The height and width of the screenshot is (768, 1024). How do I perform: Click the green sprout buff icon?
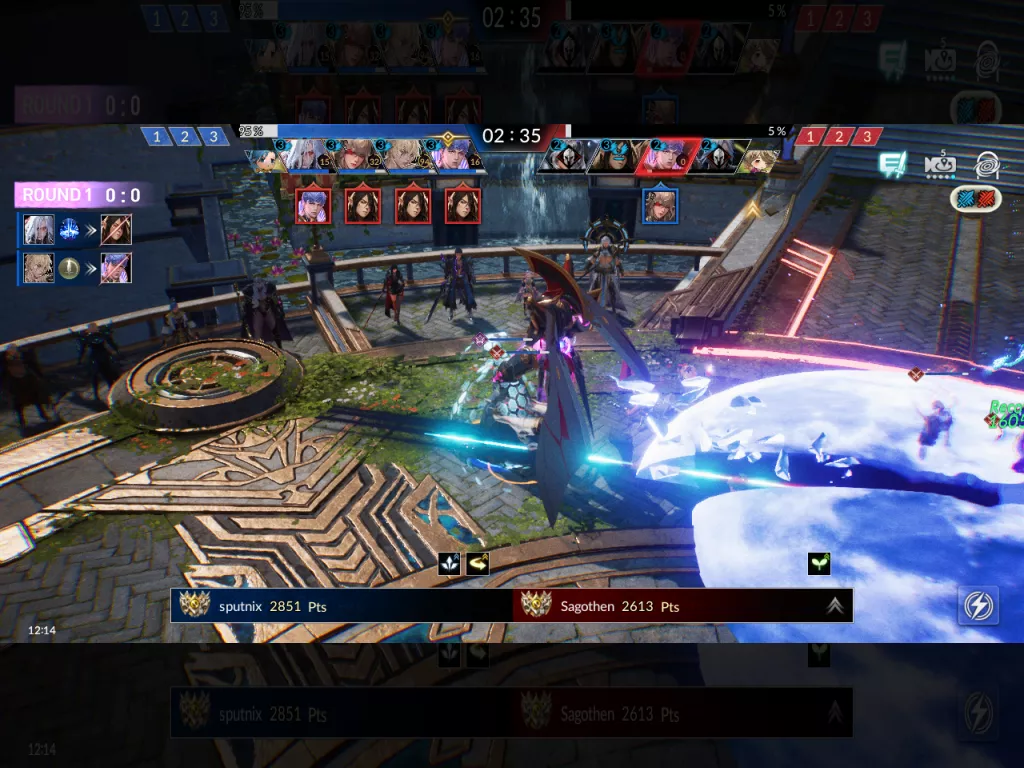819,564
